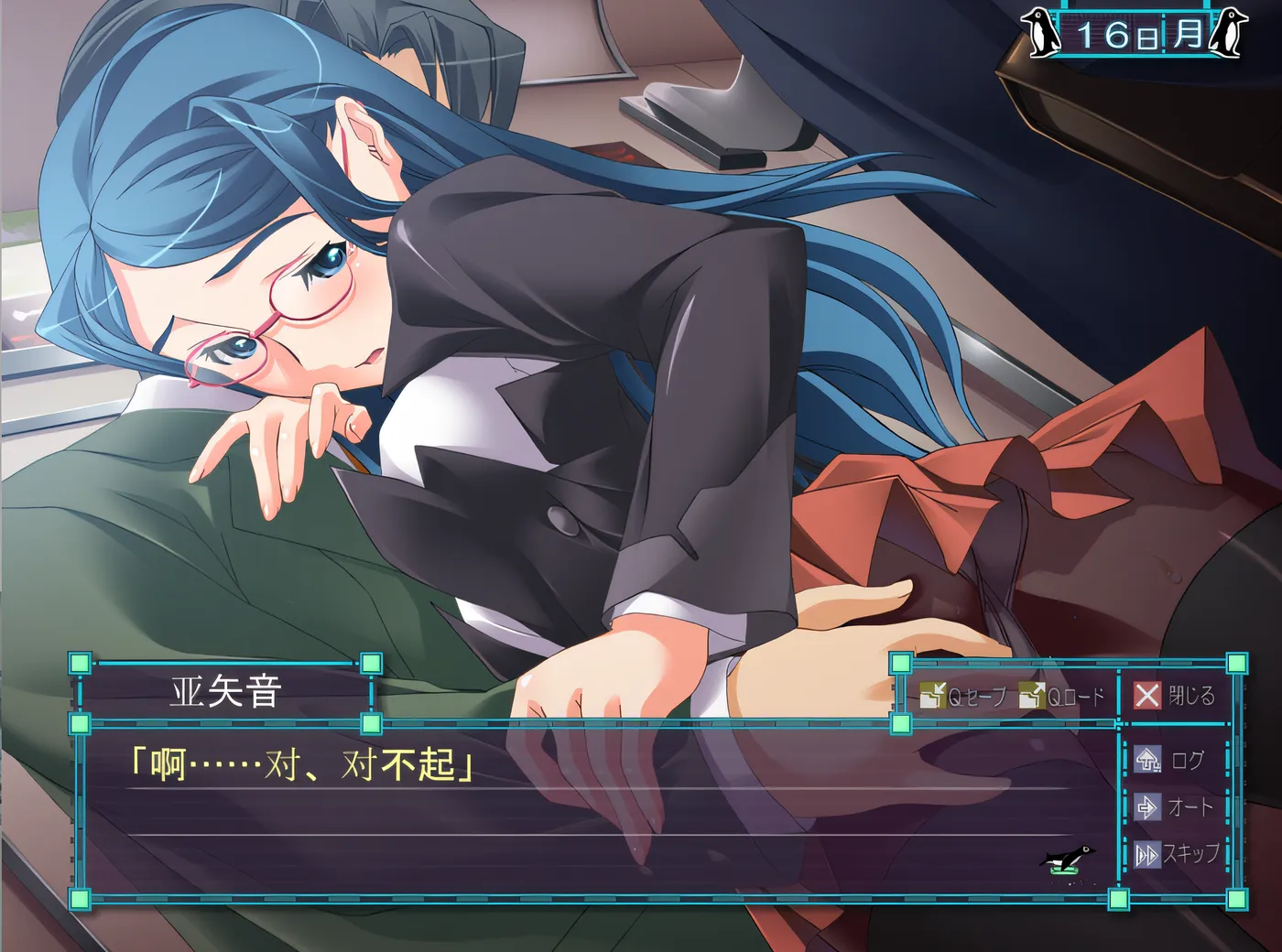
Task: Toggle オート auto-advance mode
Action: (1175, 807)
